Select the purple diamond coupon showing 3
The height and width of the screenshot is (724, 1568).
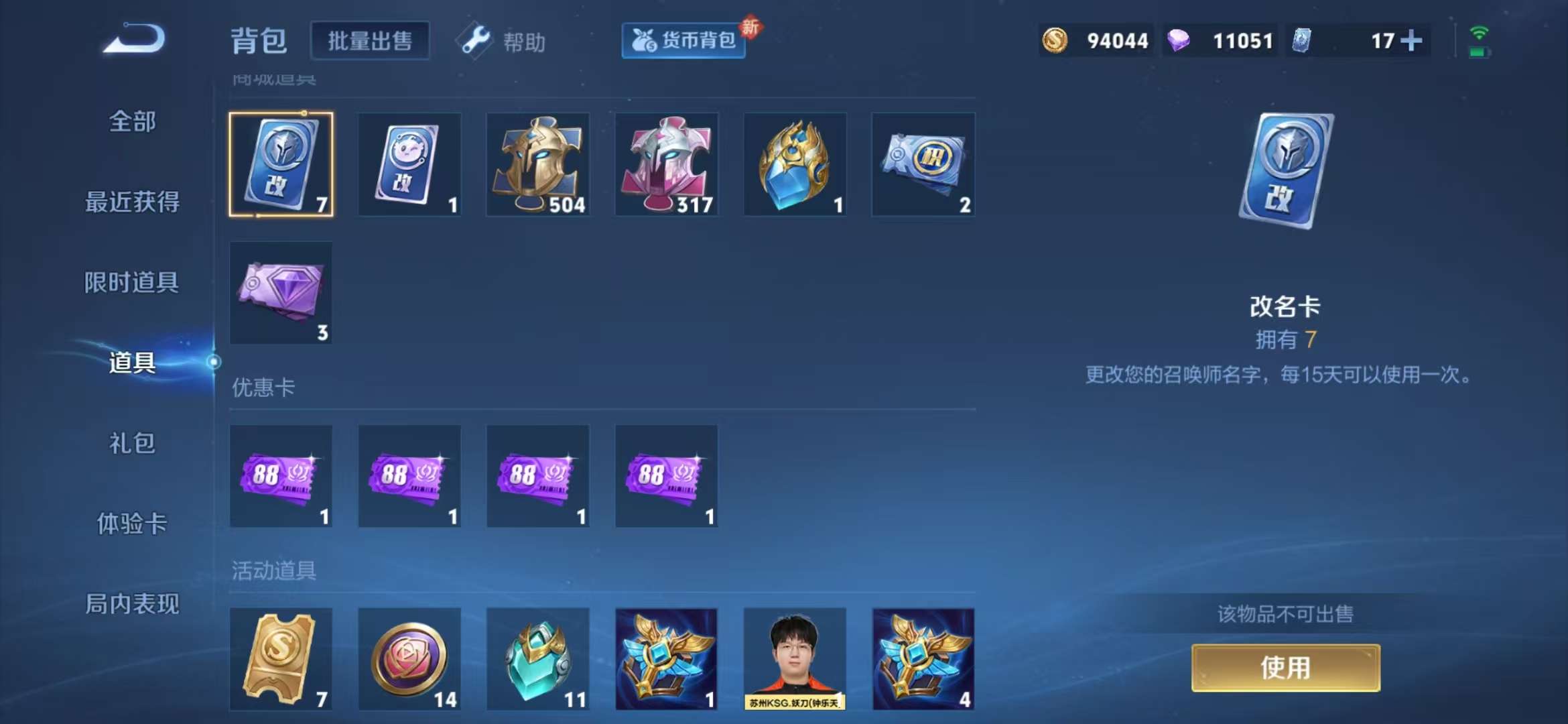[281, 293]
